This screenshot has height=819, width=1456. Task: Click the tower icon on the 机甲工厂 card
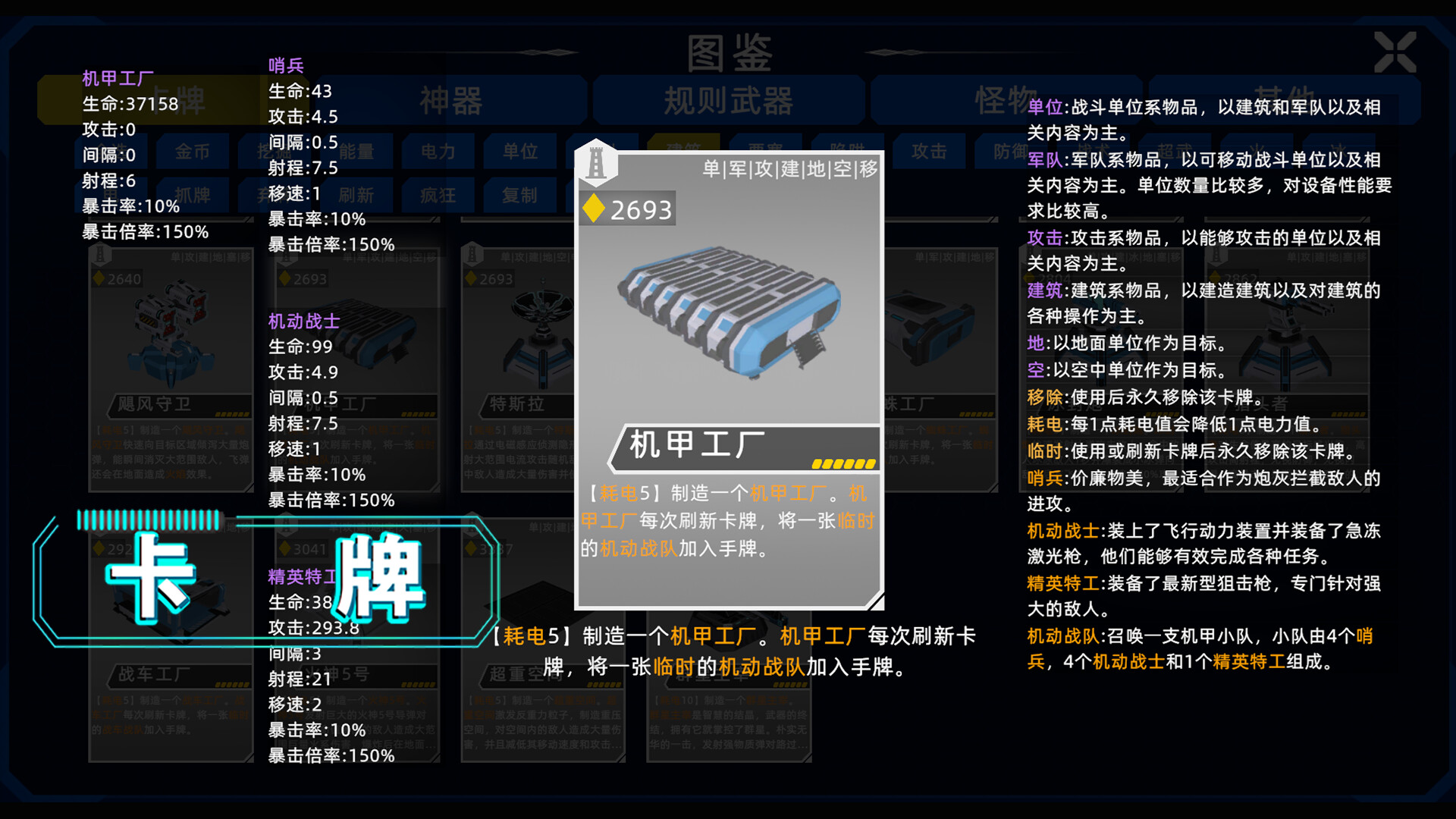[x=597, y=165]
